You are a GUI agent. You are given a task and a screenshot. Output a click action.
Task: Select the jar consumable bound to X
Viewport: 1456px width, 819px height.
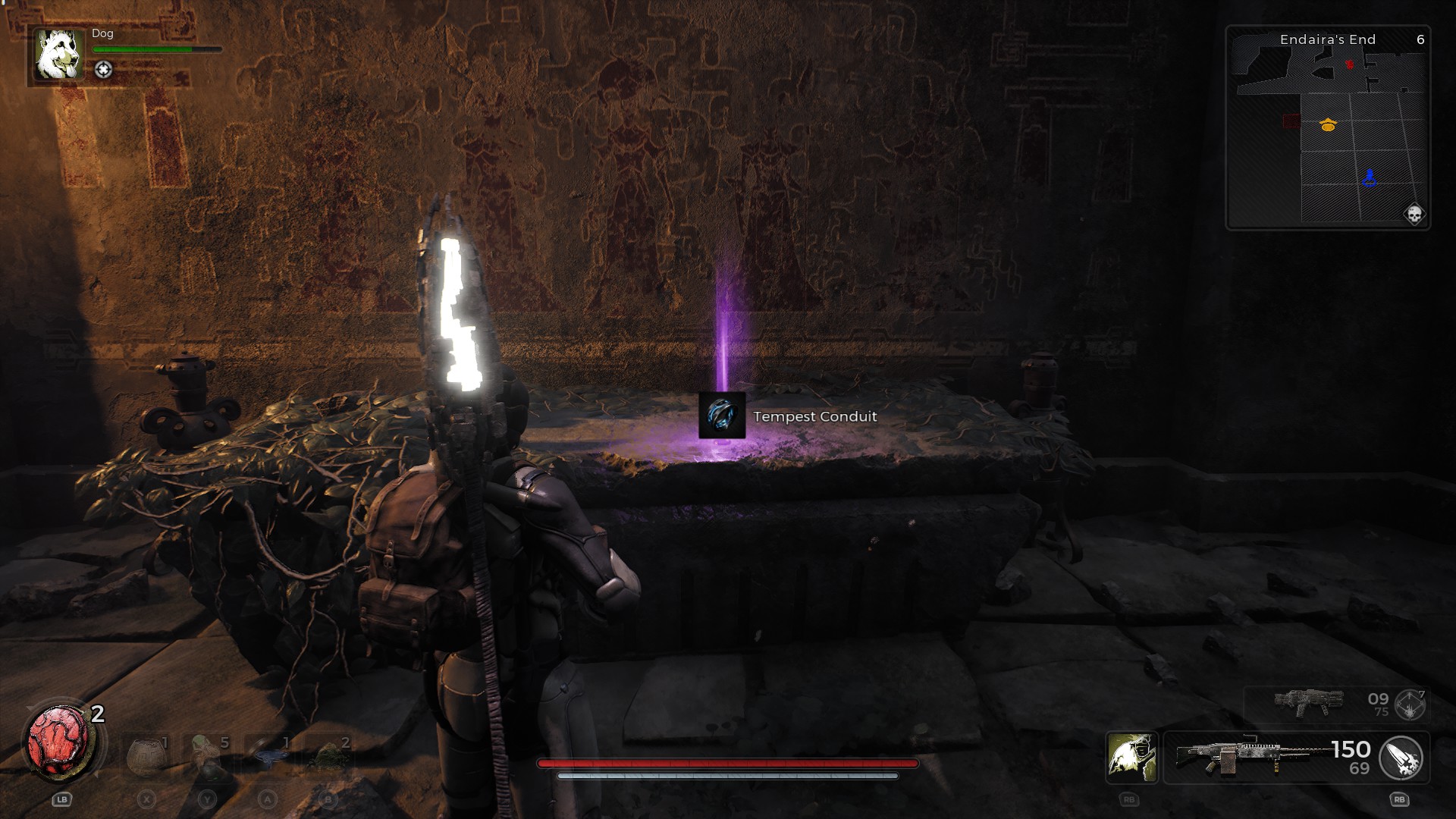coord(144,757)
